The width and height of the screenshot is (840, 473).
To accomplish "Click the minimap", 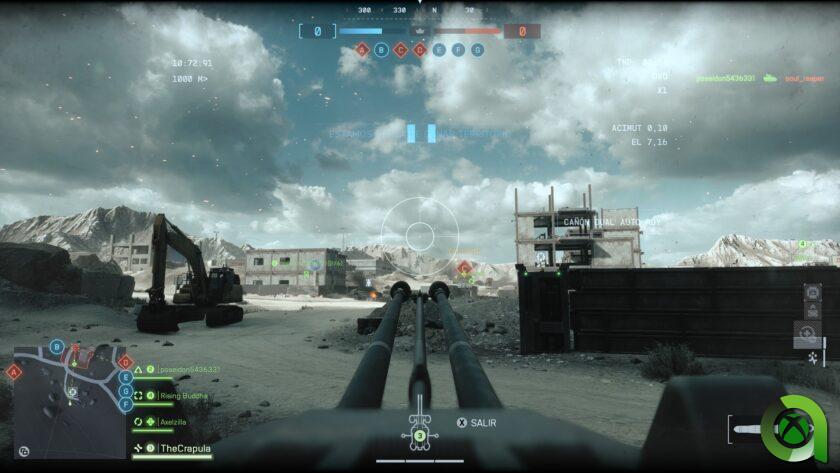I will click(69, 401).
